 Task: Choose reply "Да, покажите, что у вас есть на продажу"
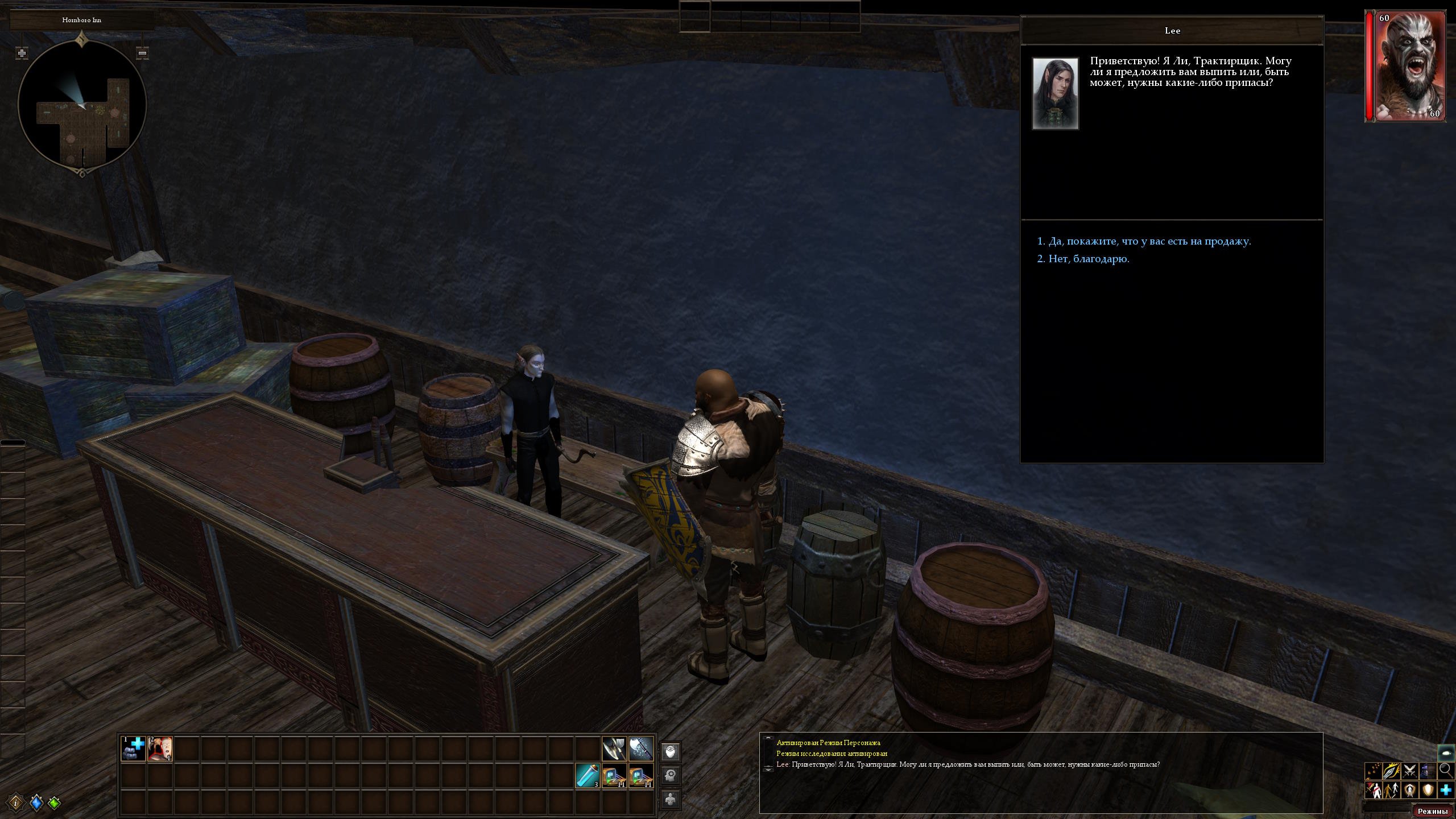[1149, 241]
